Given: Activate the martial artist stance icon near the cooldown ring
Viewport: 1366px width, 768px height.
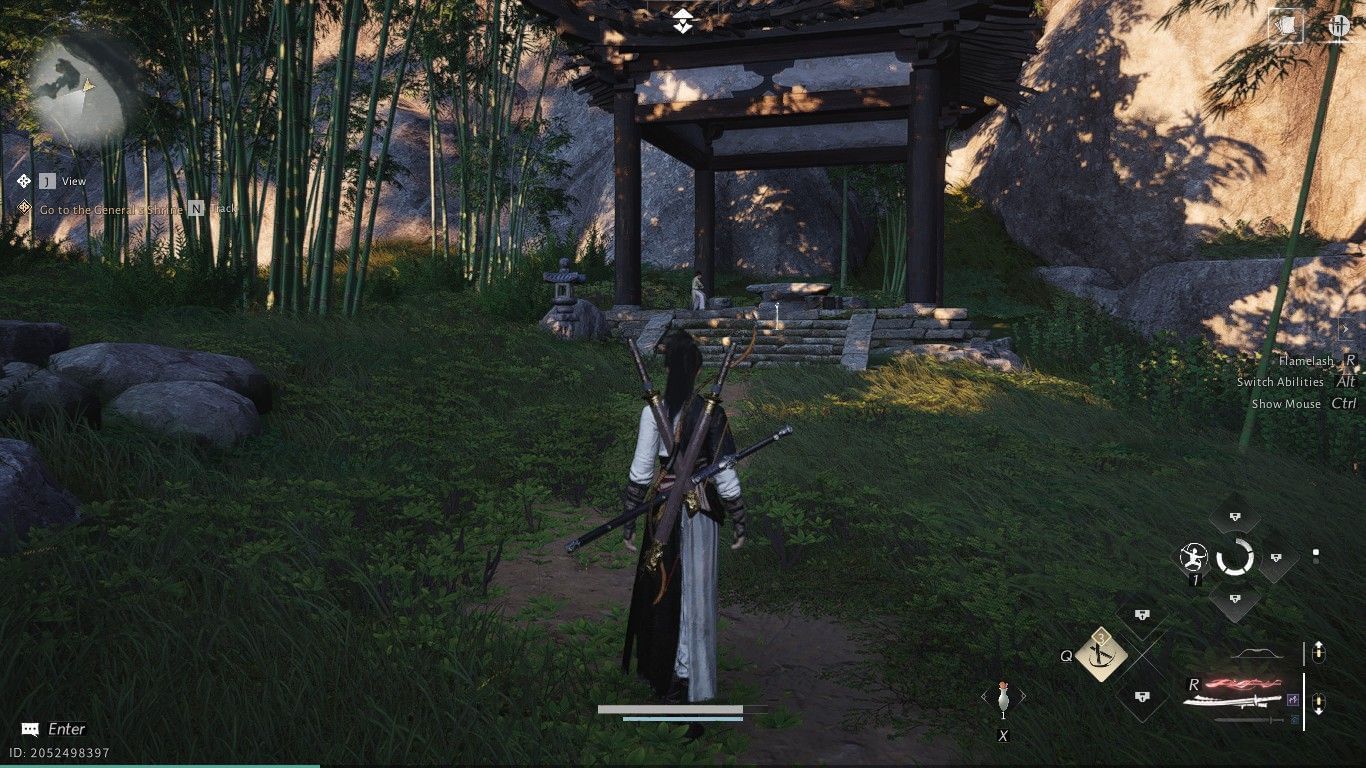Looking at the screenshot, I should (x=1193, y=558).
